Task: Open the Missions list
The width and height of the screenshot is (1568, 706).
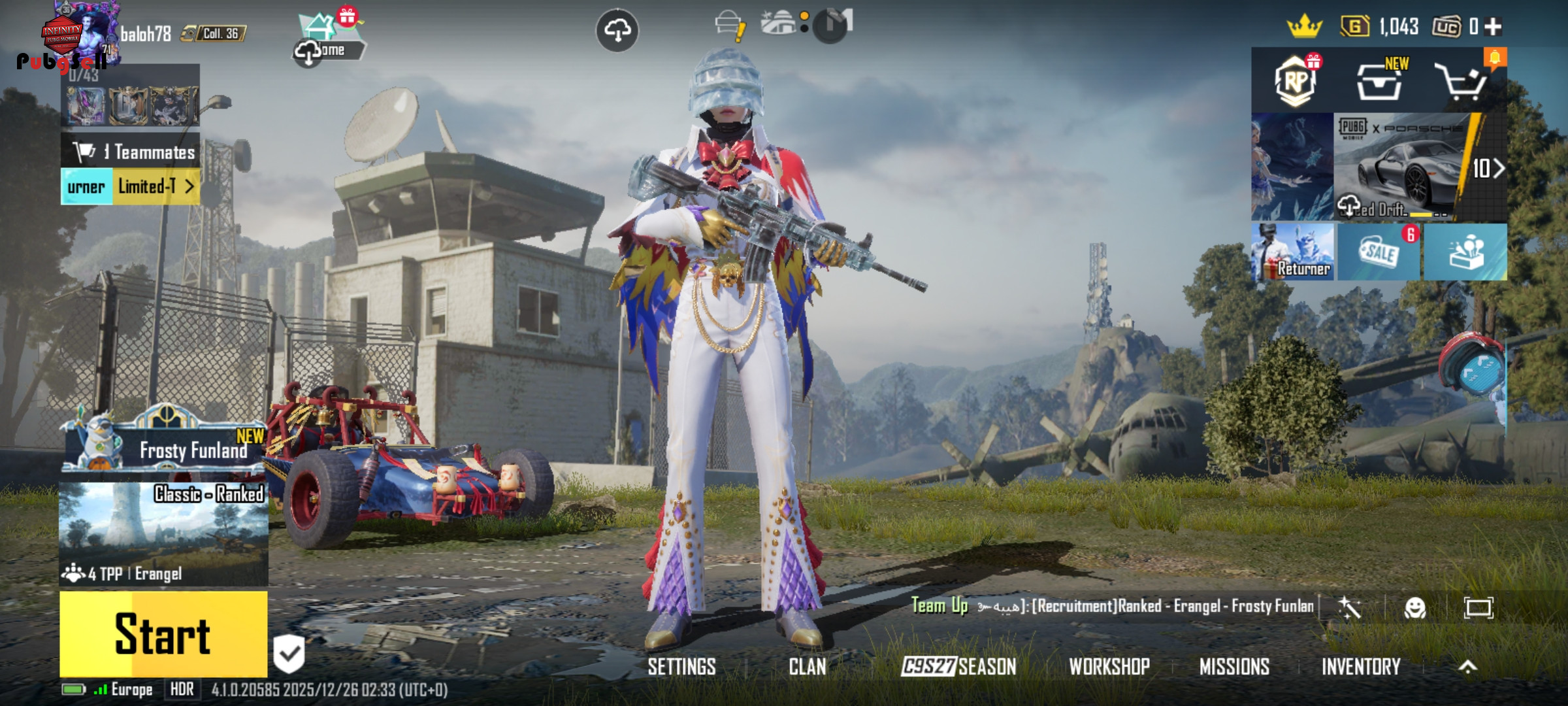Action: [x=1234, y=667]
